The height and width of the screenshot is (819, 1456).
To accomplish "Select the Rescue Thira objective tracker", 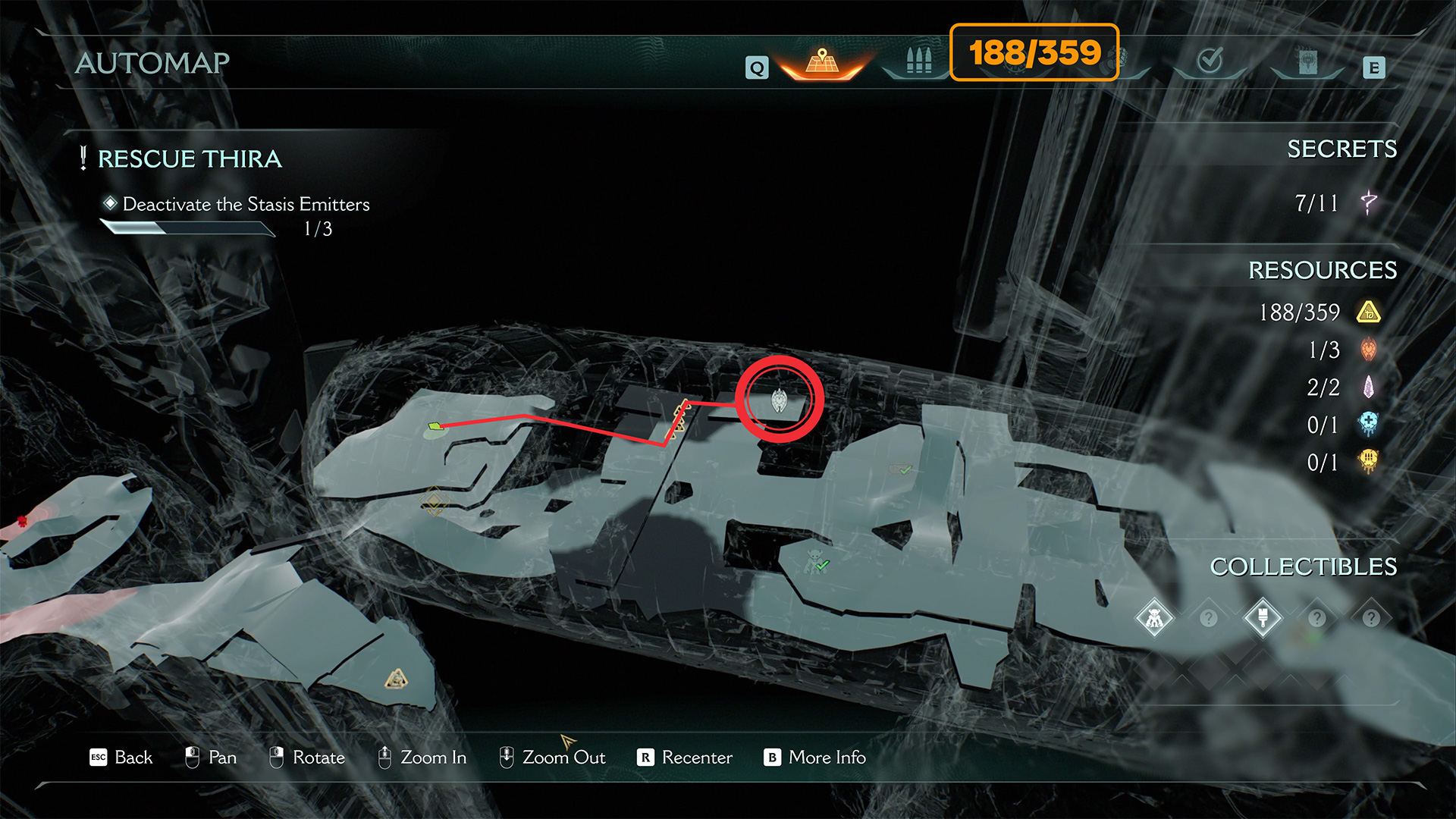I will point(190,159).
